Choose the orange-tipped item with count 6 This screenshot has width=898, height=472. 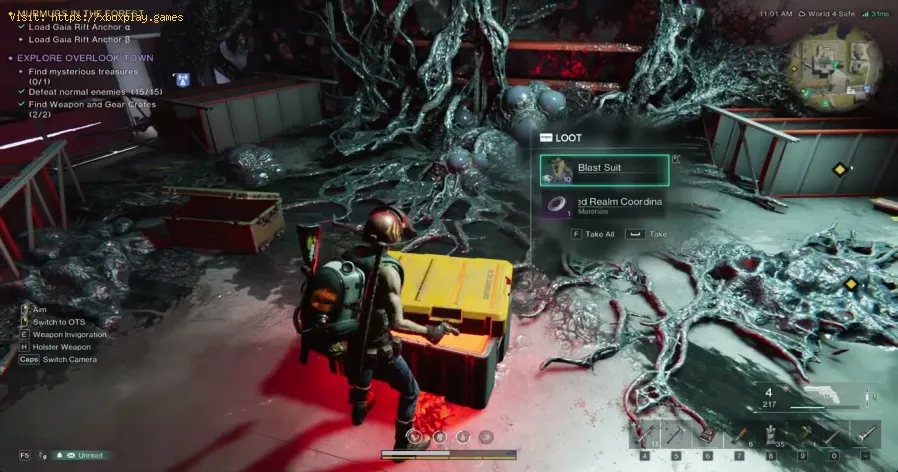point(738,433)
